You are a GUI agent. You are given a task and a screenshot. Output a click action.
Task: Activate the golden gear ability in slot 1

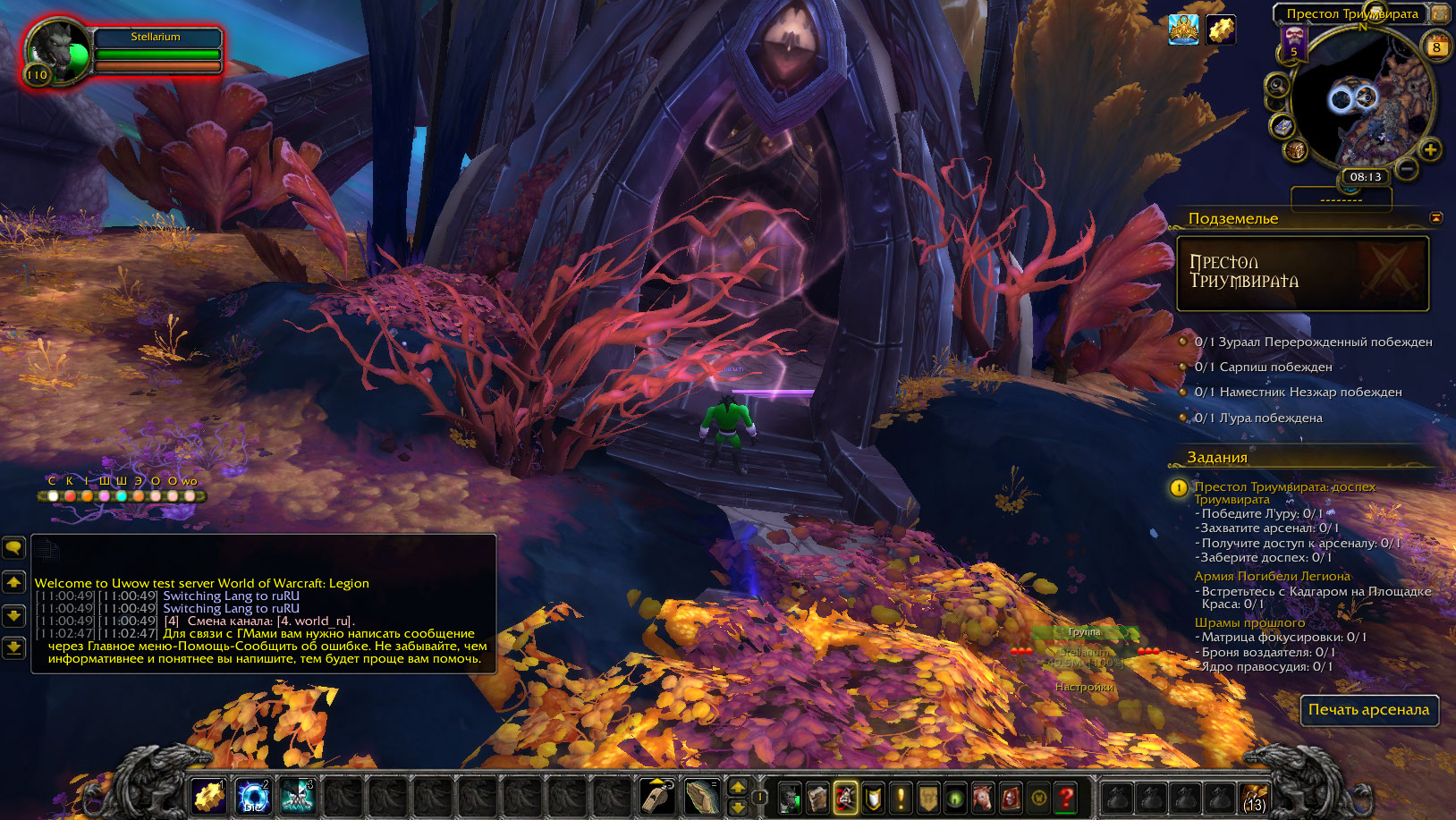pos(208,795)
